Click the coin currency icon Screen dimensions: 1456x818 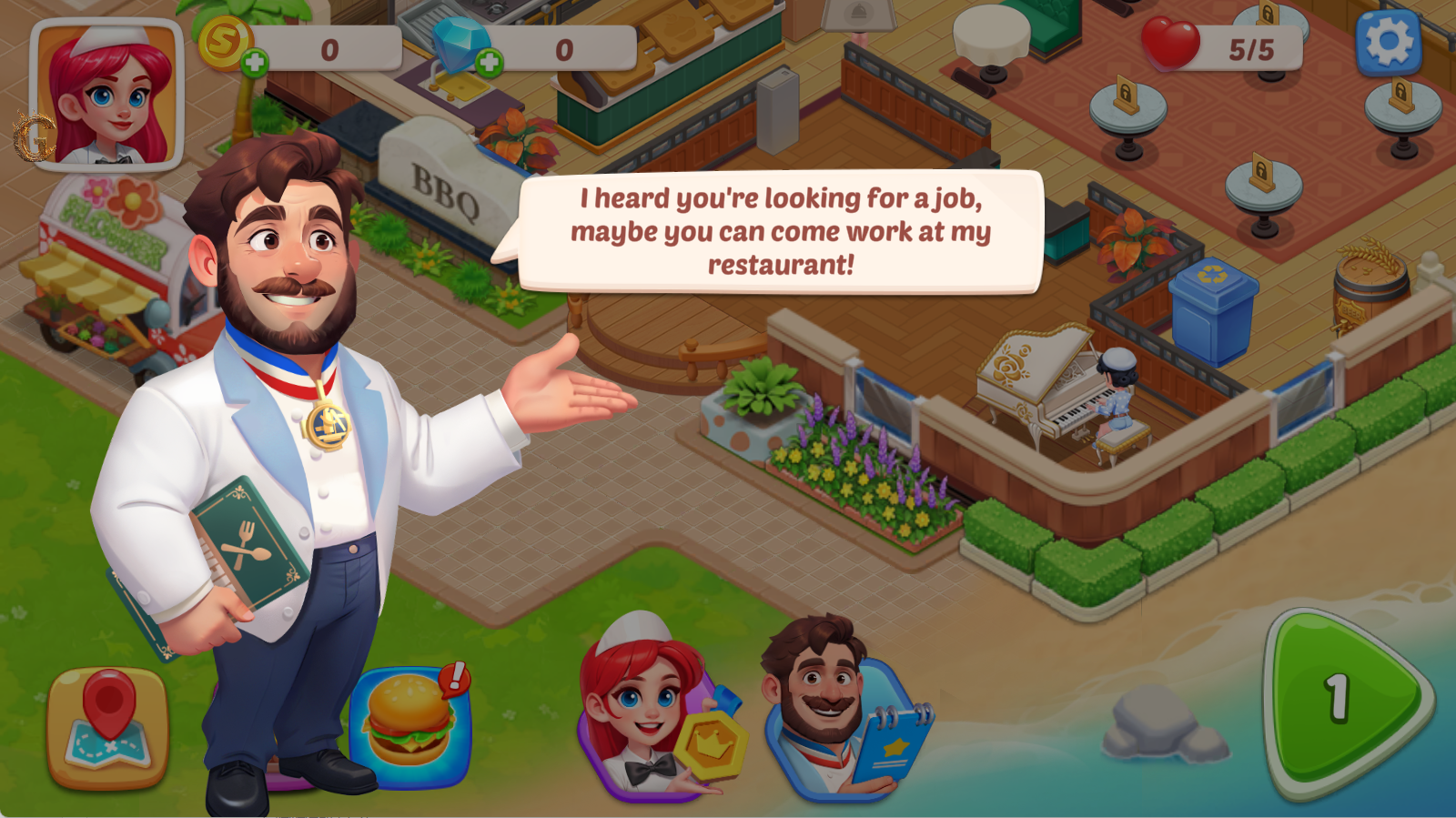tap(227, 43)
